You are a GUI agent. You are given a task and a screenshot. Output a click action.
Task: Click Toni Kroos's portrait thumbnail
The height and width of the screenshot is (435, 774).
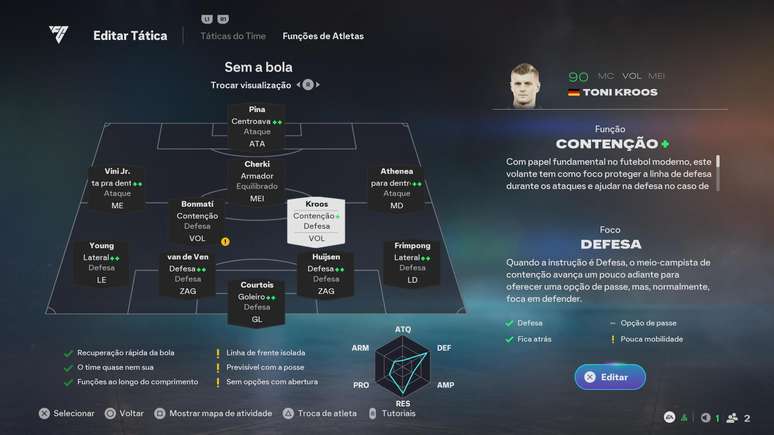(x=525, y=84)
